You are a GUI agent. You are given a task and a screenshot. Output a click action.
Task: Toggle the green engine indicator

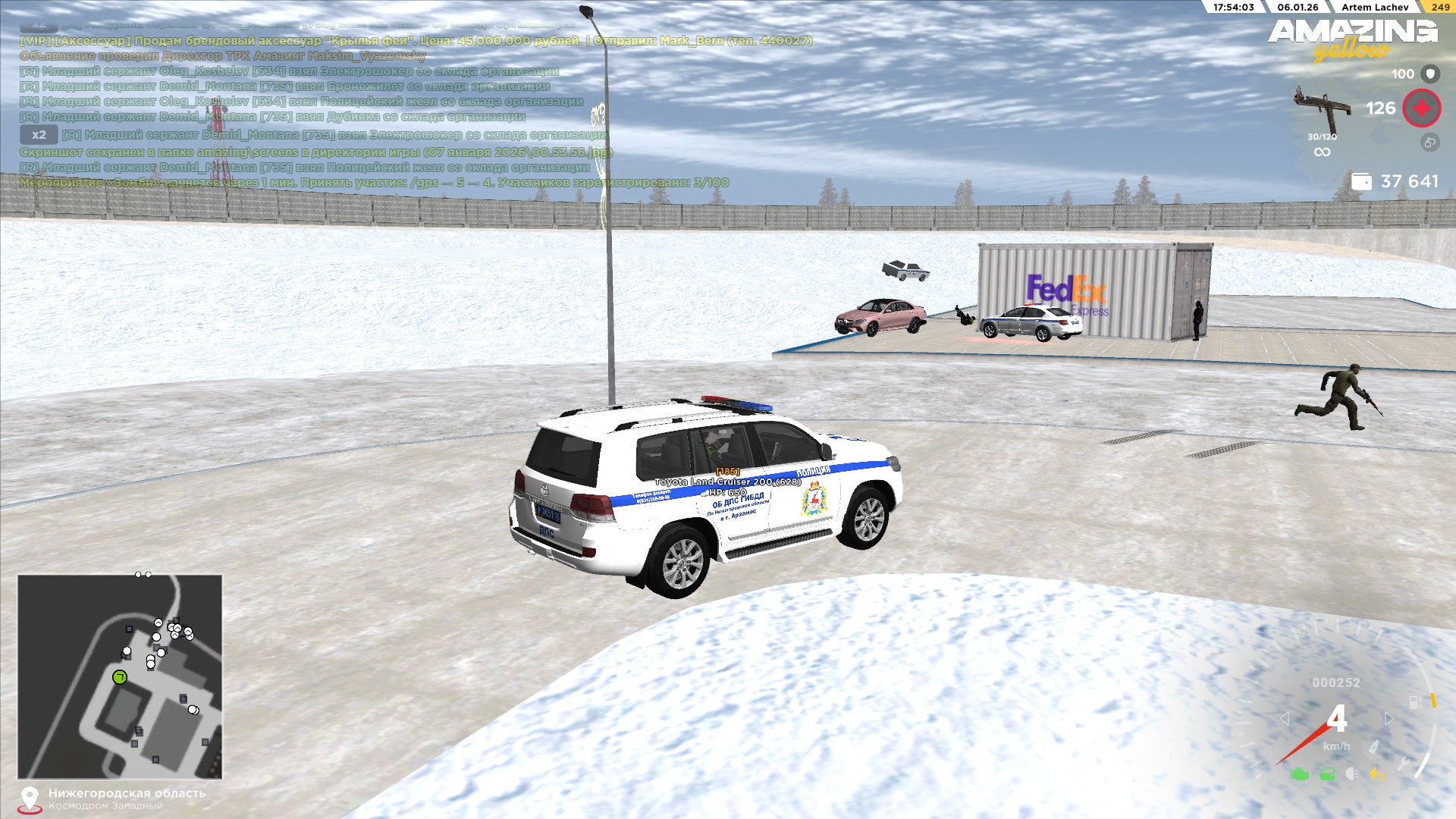coord(1300,774)
